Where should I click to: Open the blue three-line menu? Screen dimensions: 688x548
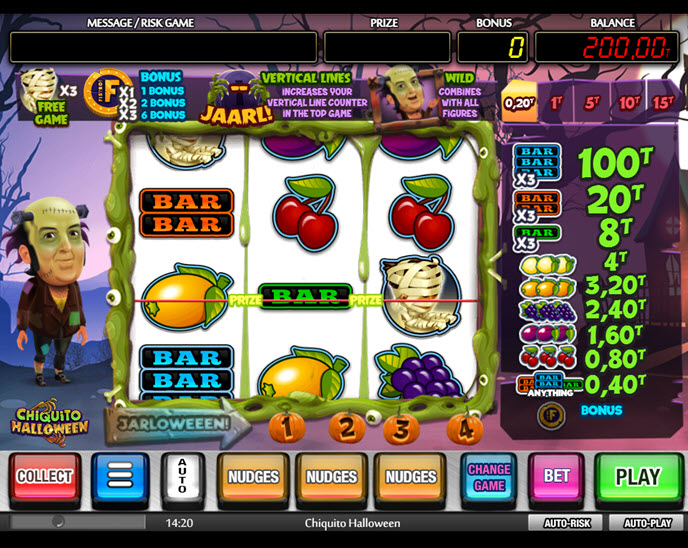click(x=120, y=477)
